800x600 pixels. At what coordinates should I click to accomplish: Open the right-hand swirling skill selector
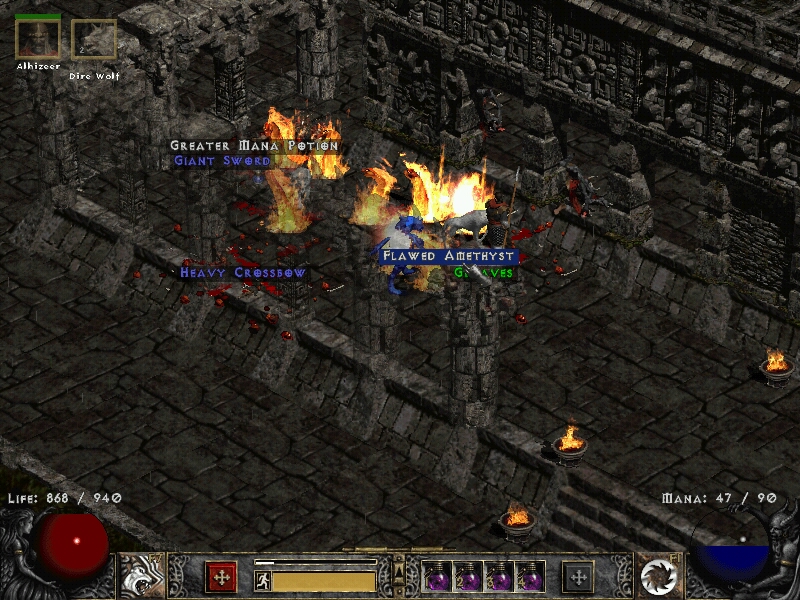pyautogui.click(x=659, y=575)
